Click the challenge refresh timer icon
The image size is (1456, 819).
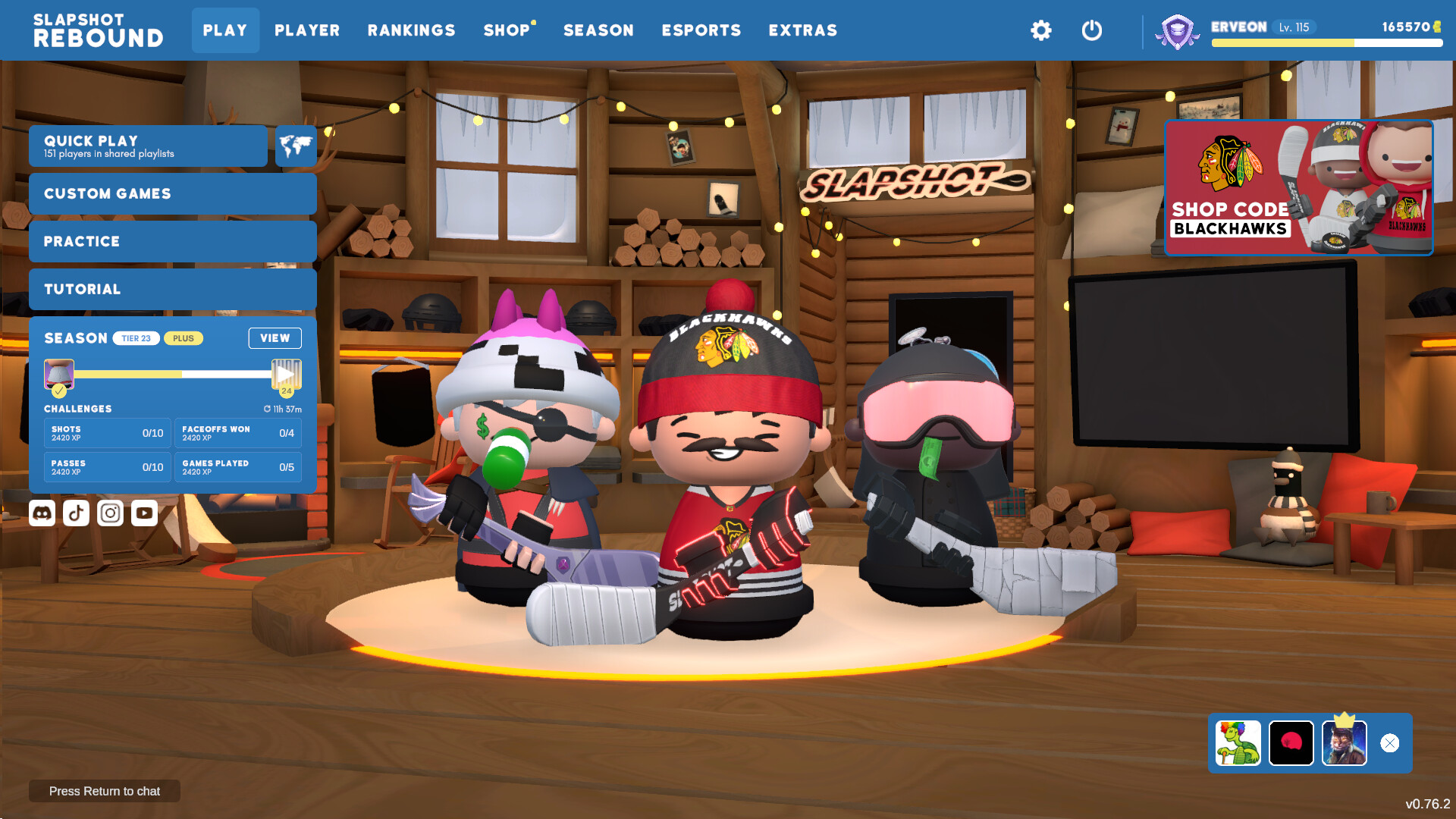click(266, 408)
